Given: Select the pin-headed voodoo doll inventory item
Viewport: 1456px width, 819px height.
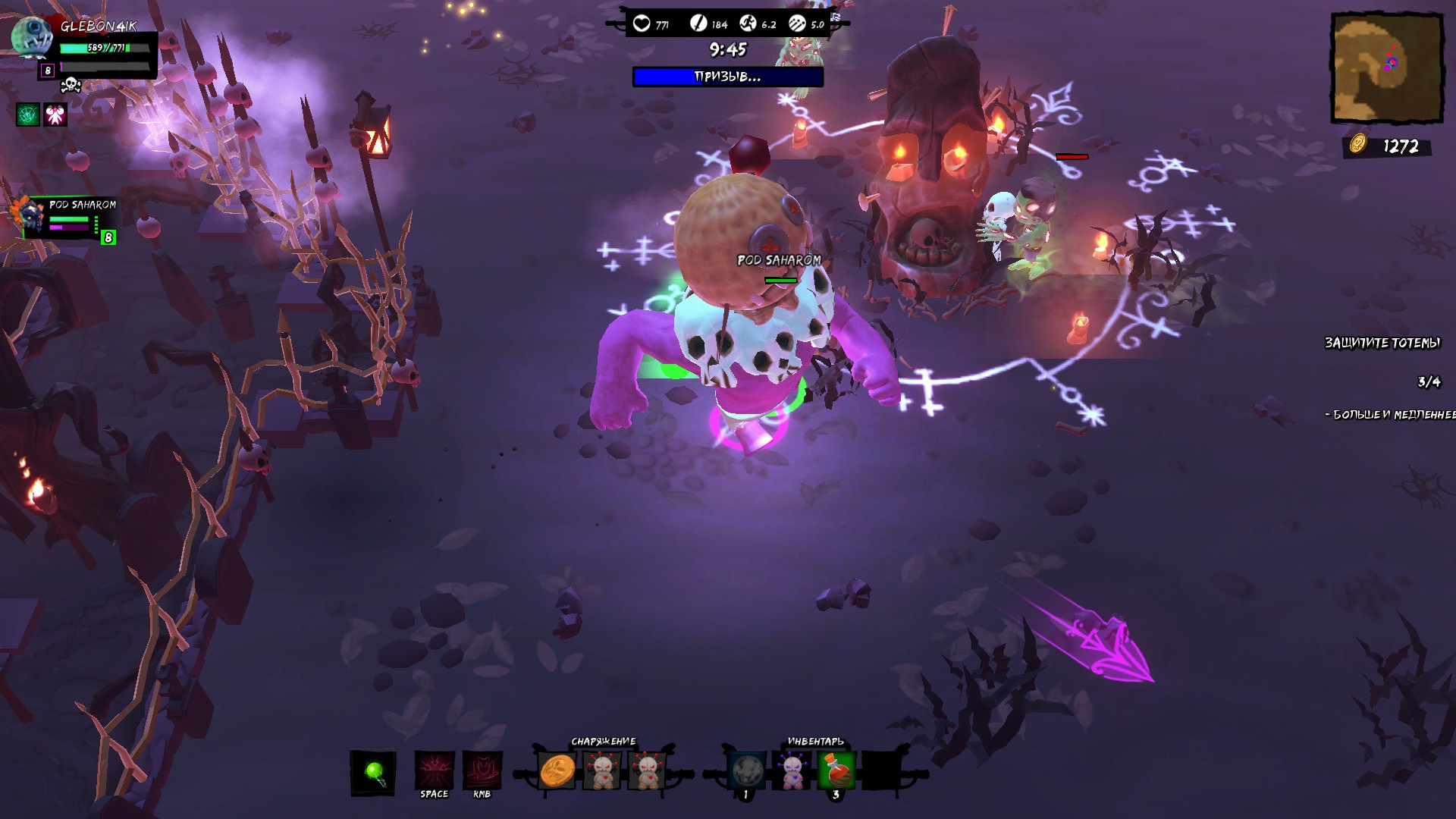Looking at the screenshot, I should (791, 771).
